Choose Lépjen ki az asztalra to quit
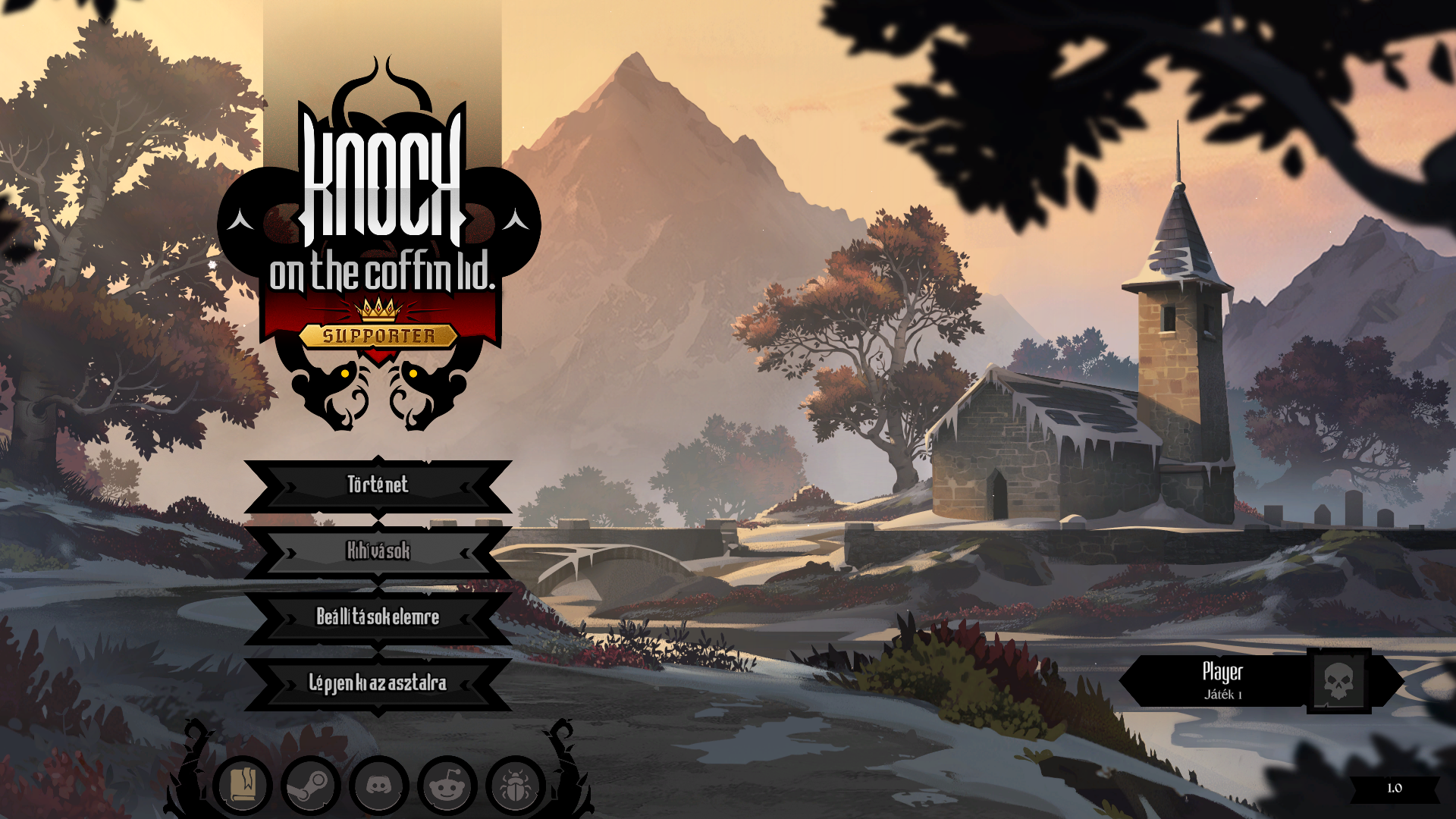The width and height of the screenshot is (1456, 819). tap(378, 683)
